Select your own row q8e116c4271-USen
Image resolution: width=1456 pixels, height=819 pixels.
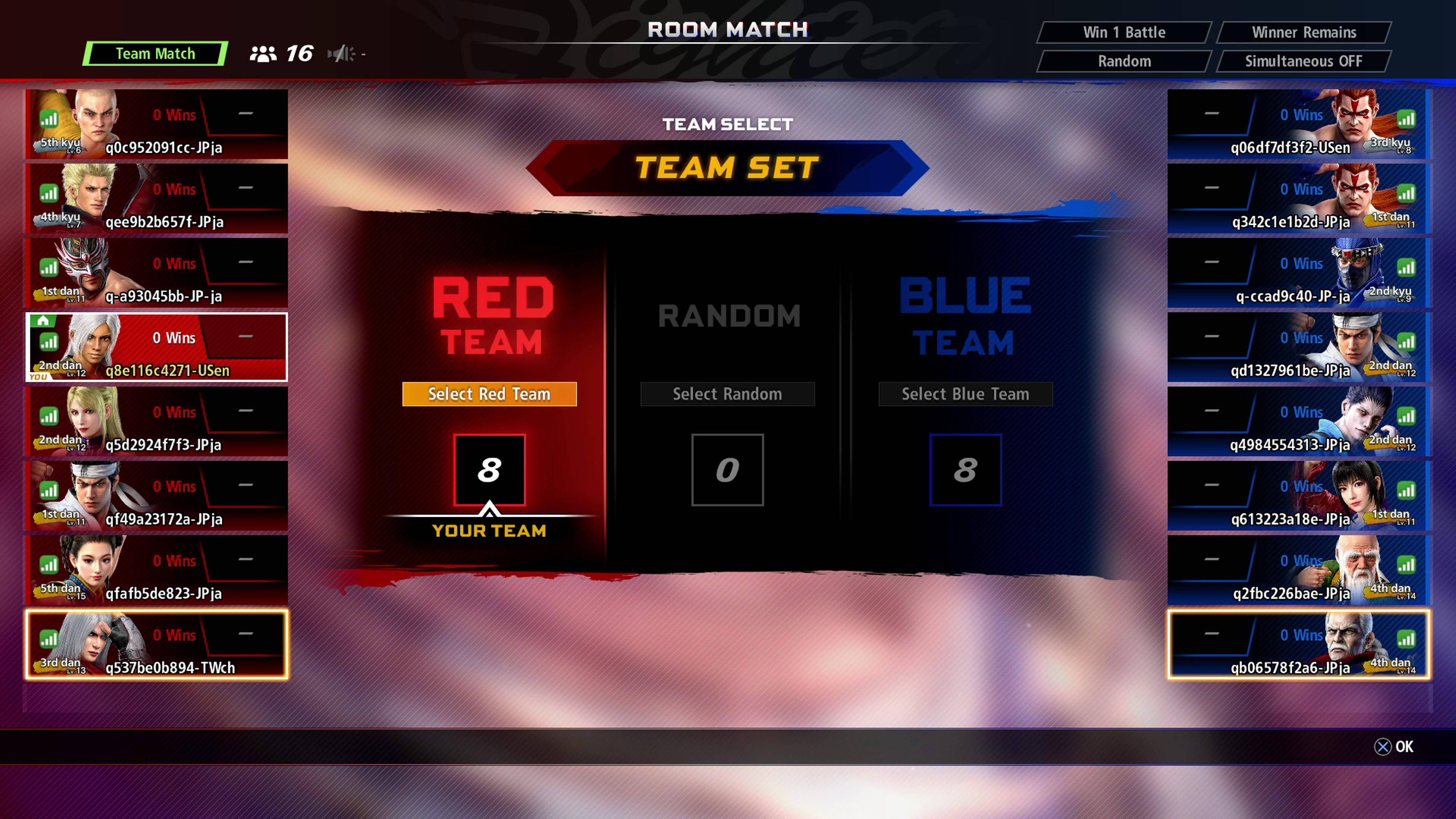click(x=157, y=347)
